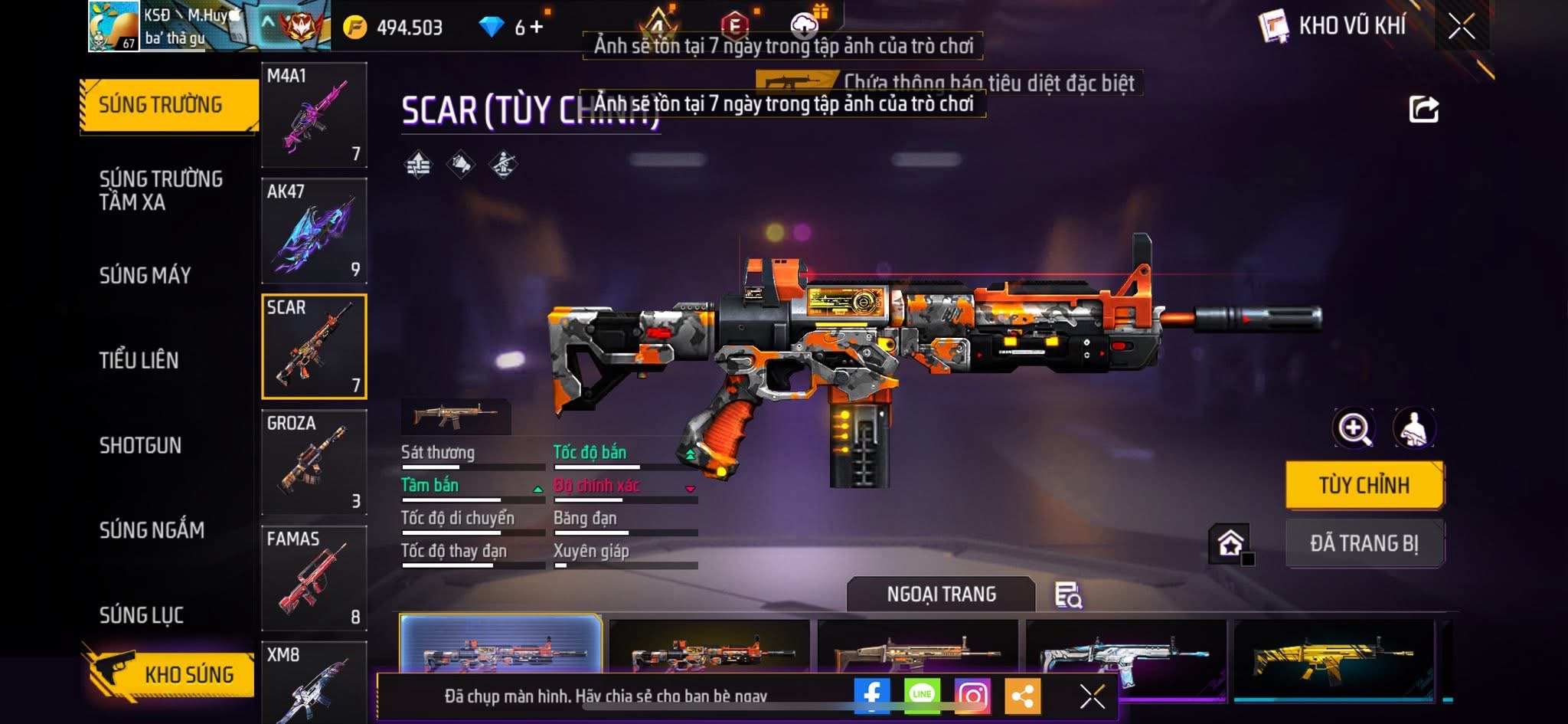This screenshot has height=724, width=1568.
Task: Open the NGOẠI TRANG skins tab
Action: pyautogui.click(x=941, y=595)
